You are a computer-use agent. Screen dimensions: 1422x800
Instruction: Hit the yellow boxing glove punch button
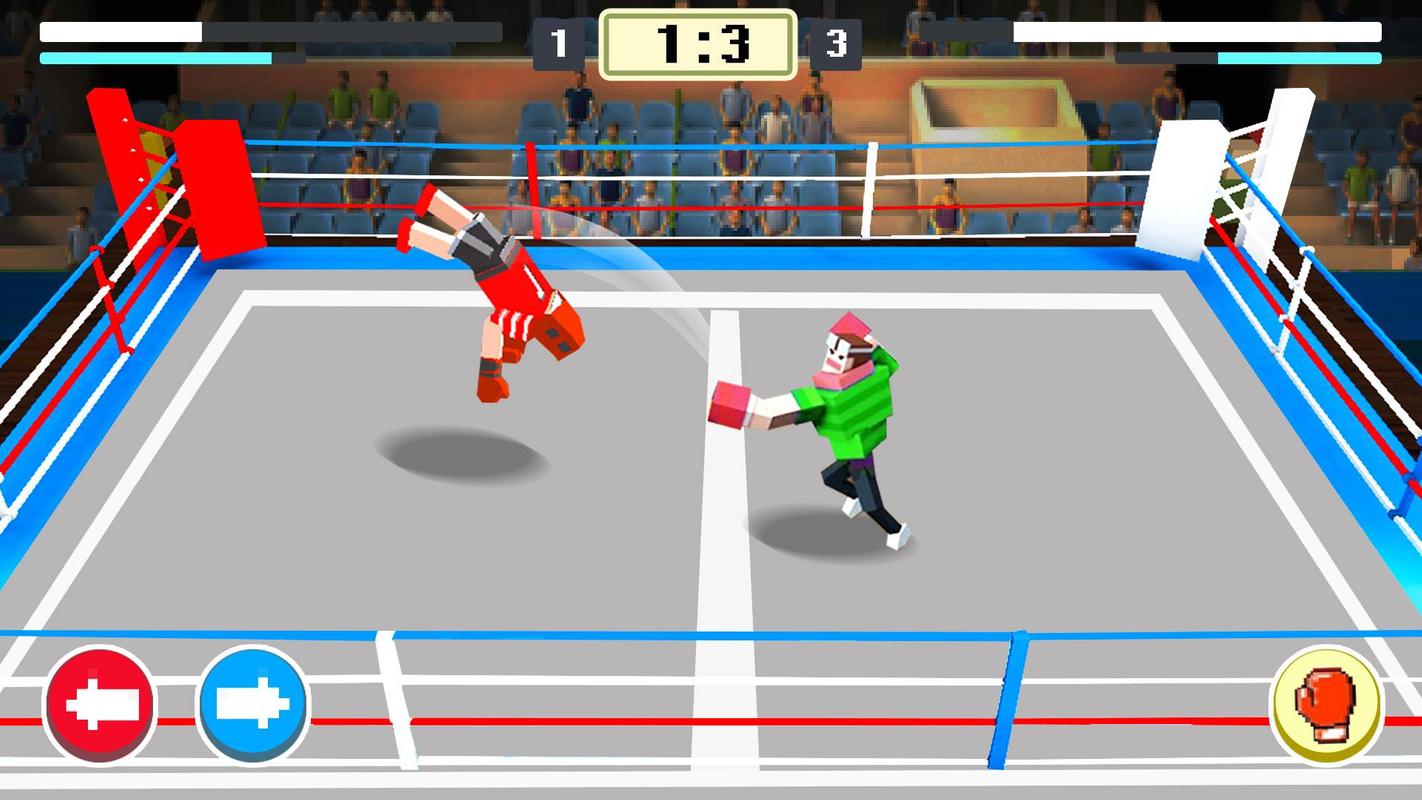click(1326, 704)
